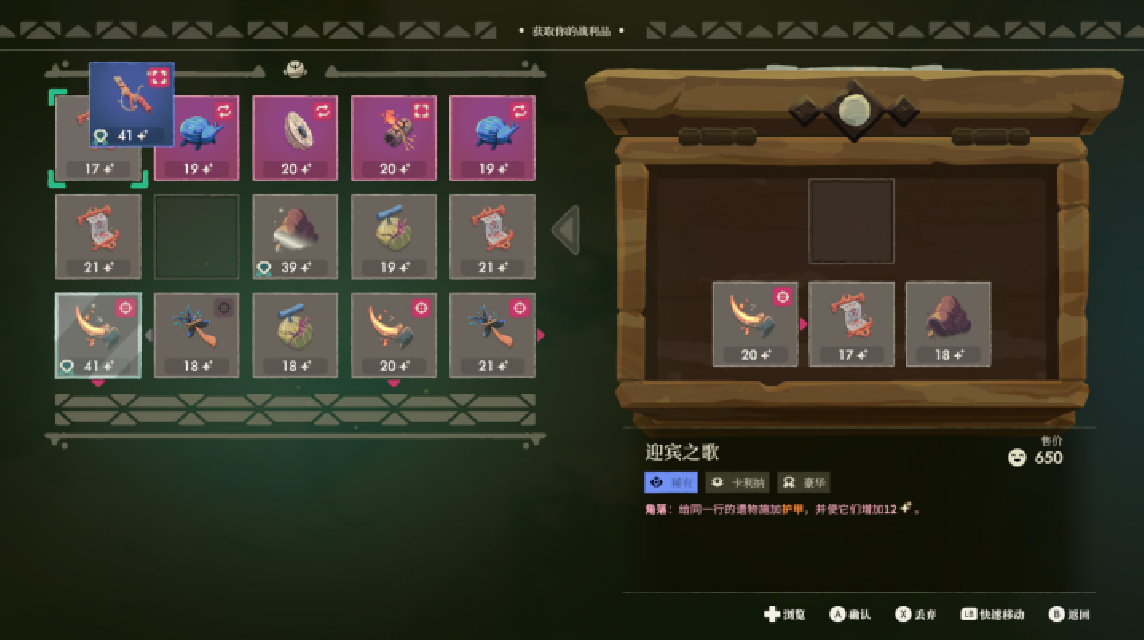1144x640 pixels.
Task: Select the chest's brown rock valued 18
Action: 948,324
